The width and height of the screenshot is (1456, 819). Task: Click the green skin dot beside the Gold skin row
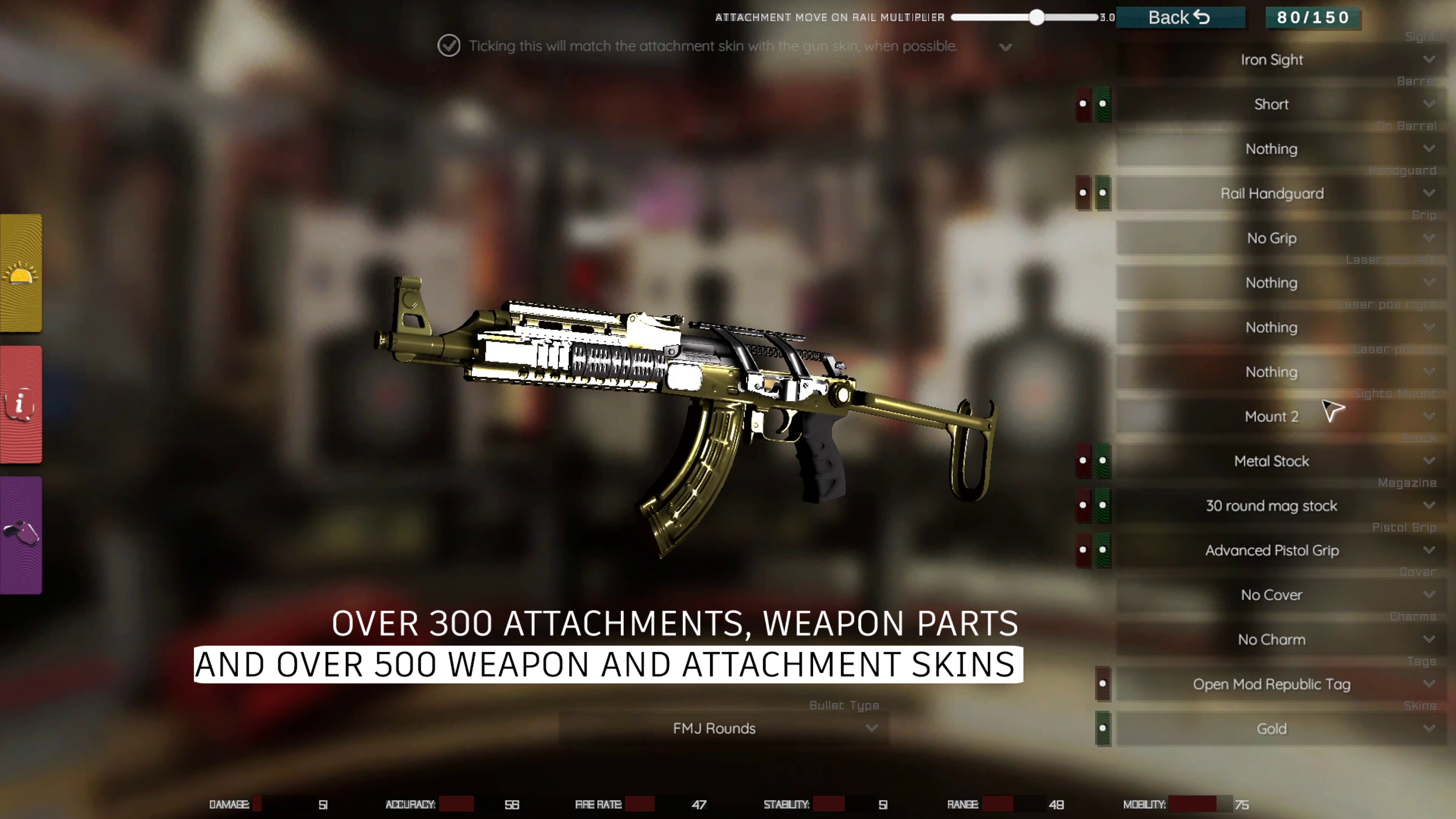(1103, 728)
